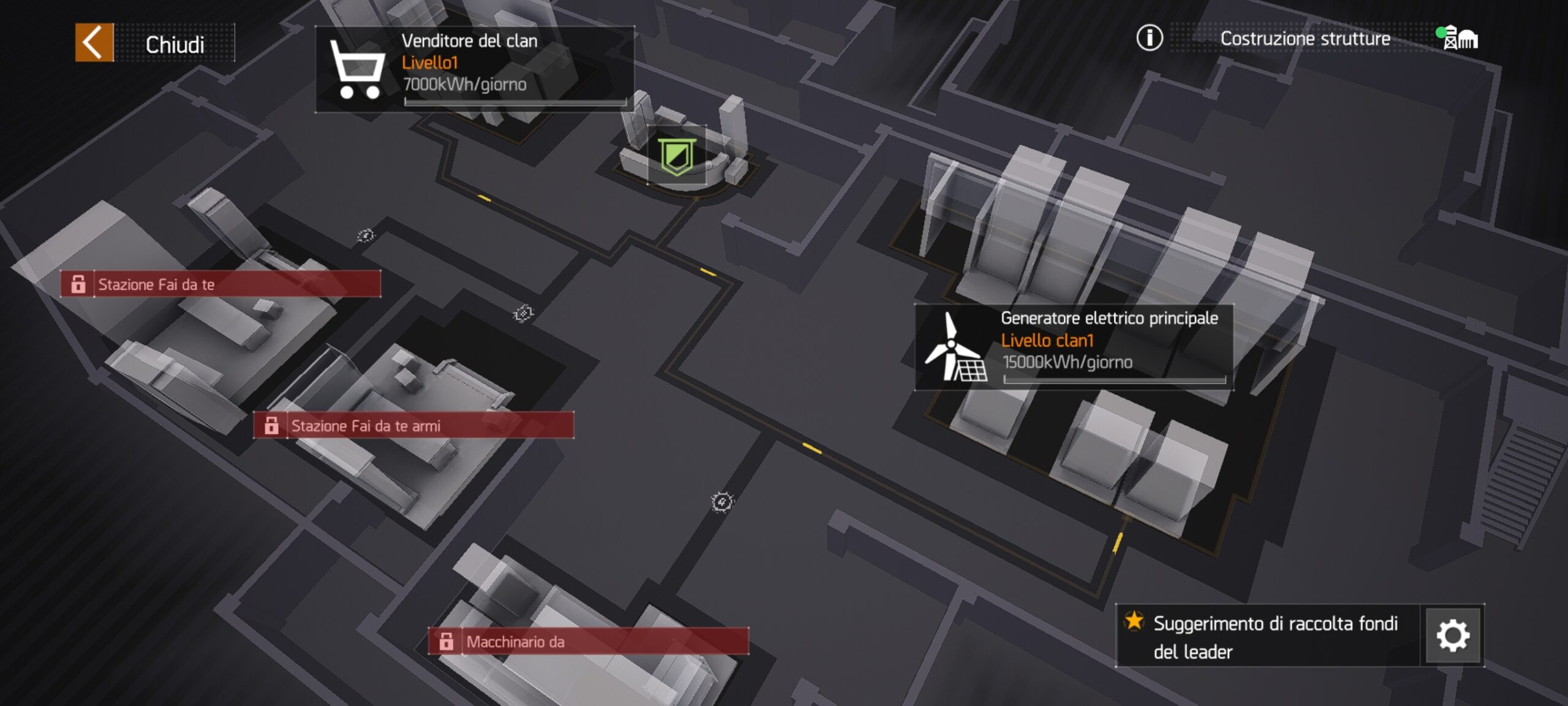
Task: Select locked Stazione Fai da te
Action: pos(221,284)
